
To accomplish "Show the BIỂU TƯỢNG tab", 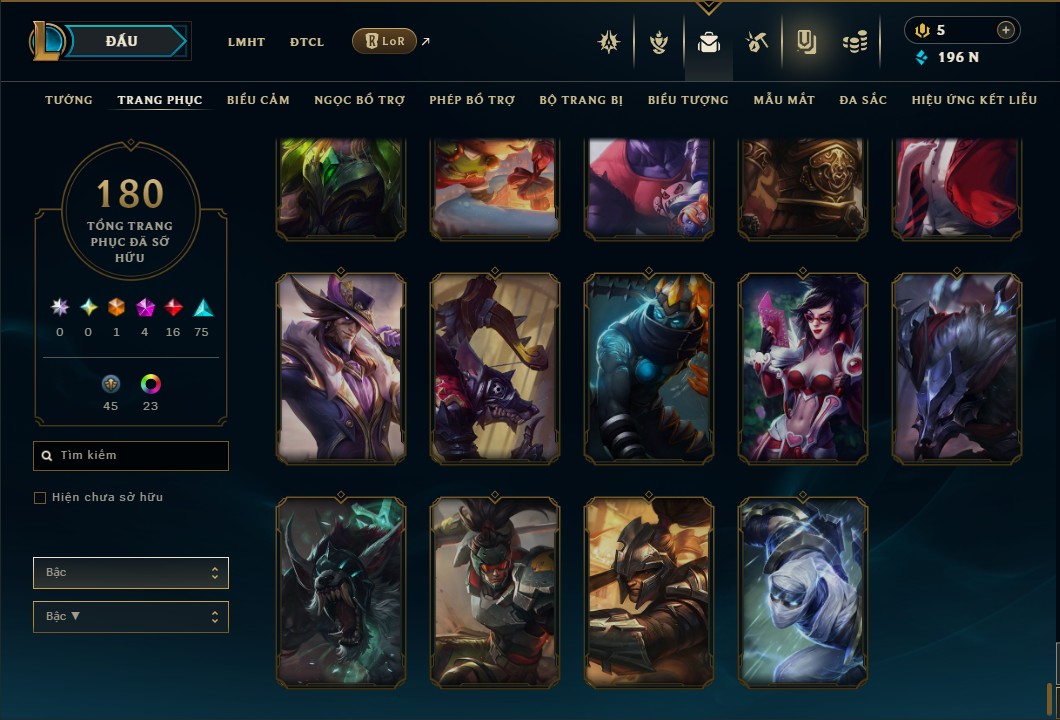I will point(688,100).
